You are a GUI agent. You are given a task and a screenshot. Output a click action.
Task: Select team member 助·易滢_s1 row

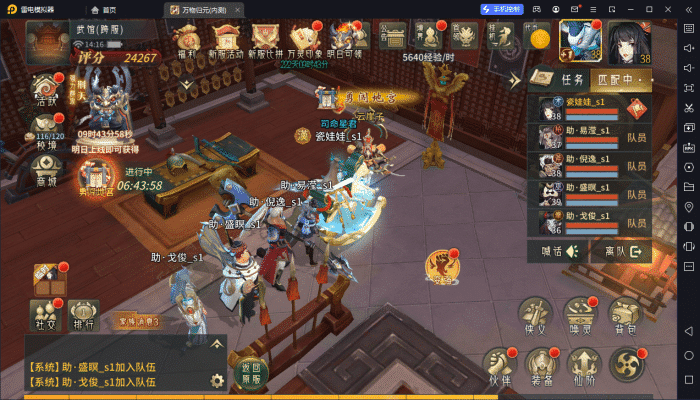(x=589, y=137)
